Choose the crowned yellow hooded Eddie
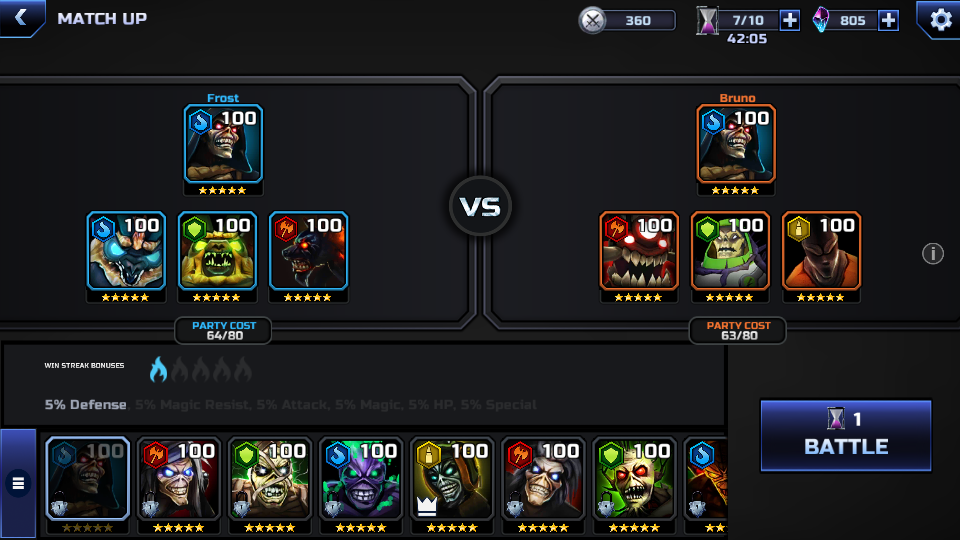 [451, 479]
